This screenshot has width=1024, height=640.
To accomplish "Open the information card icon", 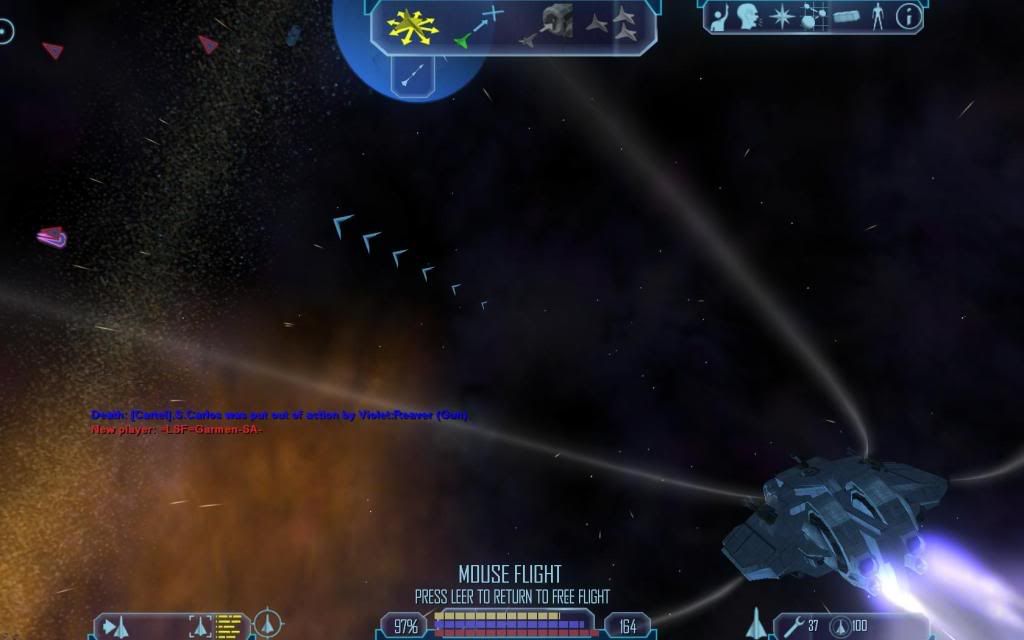I will tap(908, 16).
